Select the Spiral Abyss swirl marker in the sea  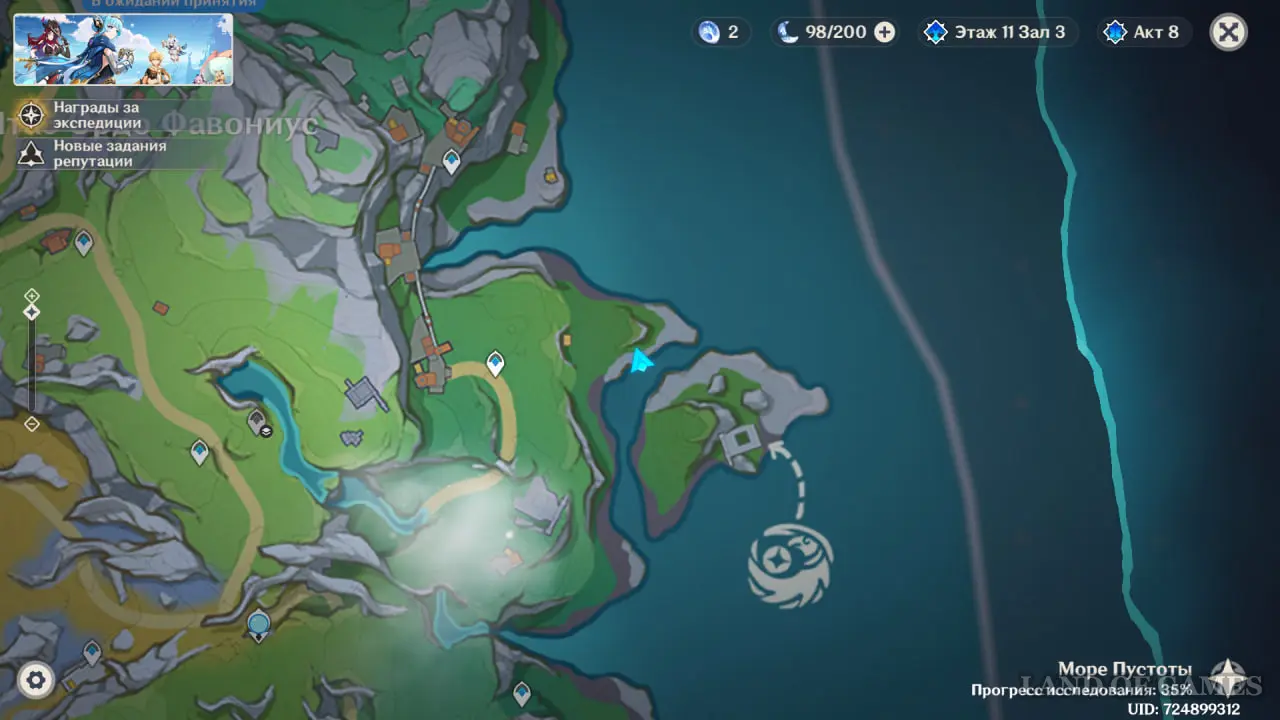click(x=790, y=565)
